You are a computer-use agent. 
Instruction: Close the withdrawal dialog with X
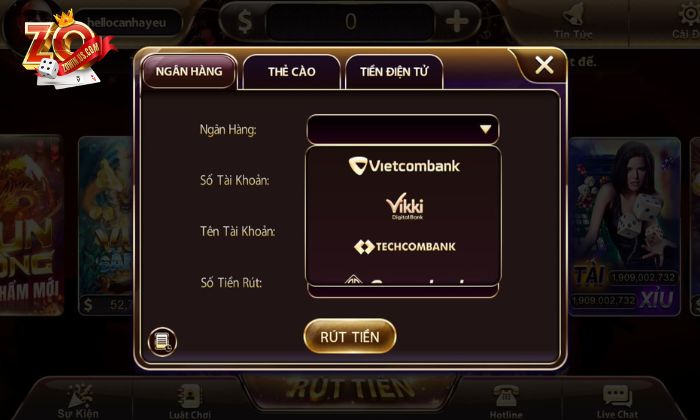(x=544, y=66)
